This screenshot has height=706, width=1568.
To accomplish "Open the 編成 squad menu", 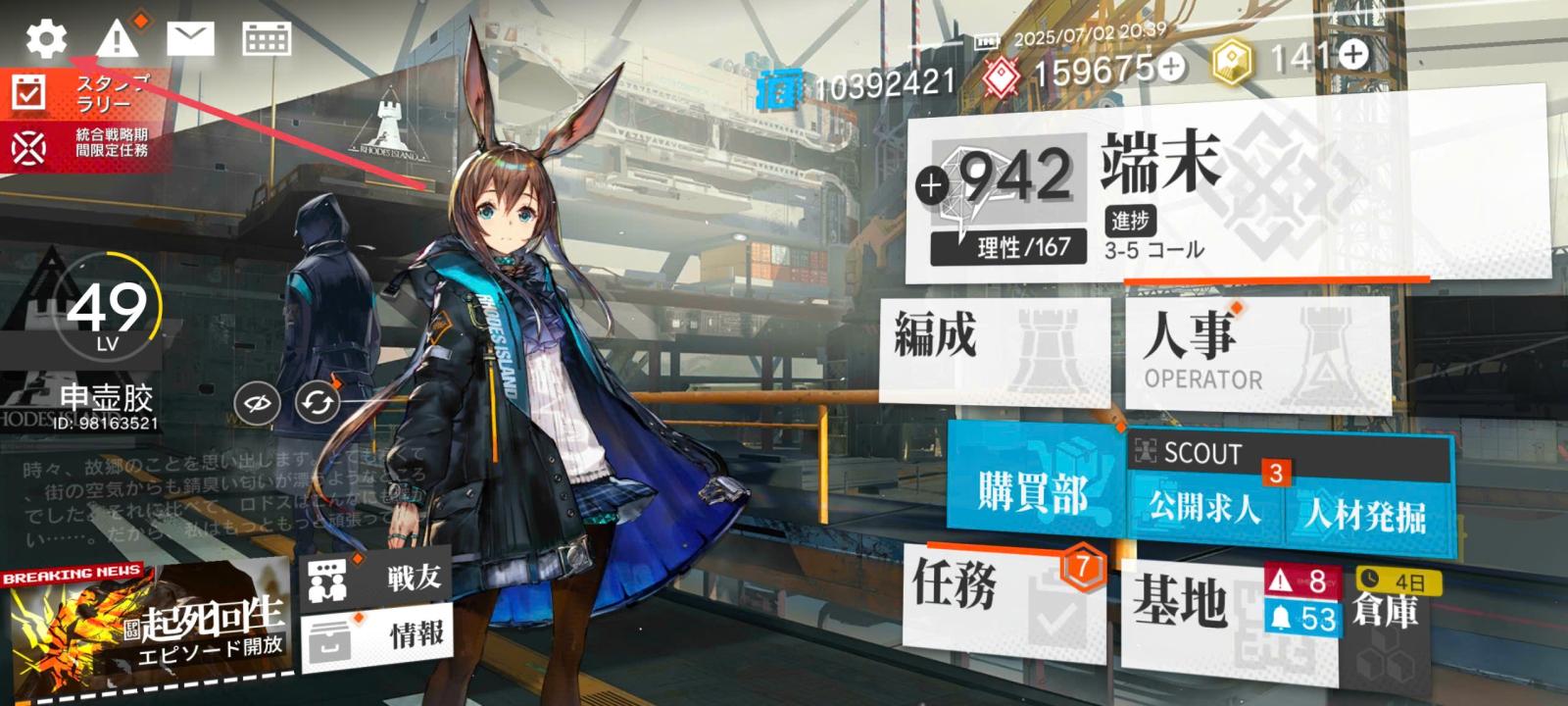I will (993, 346).
